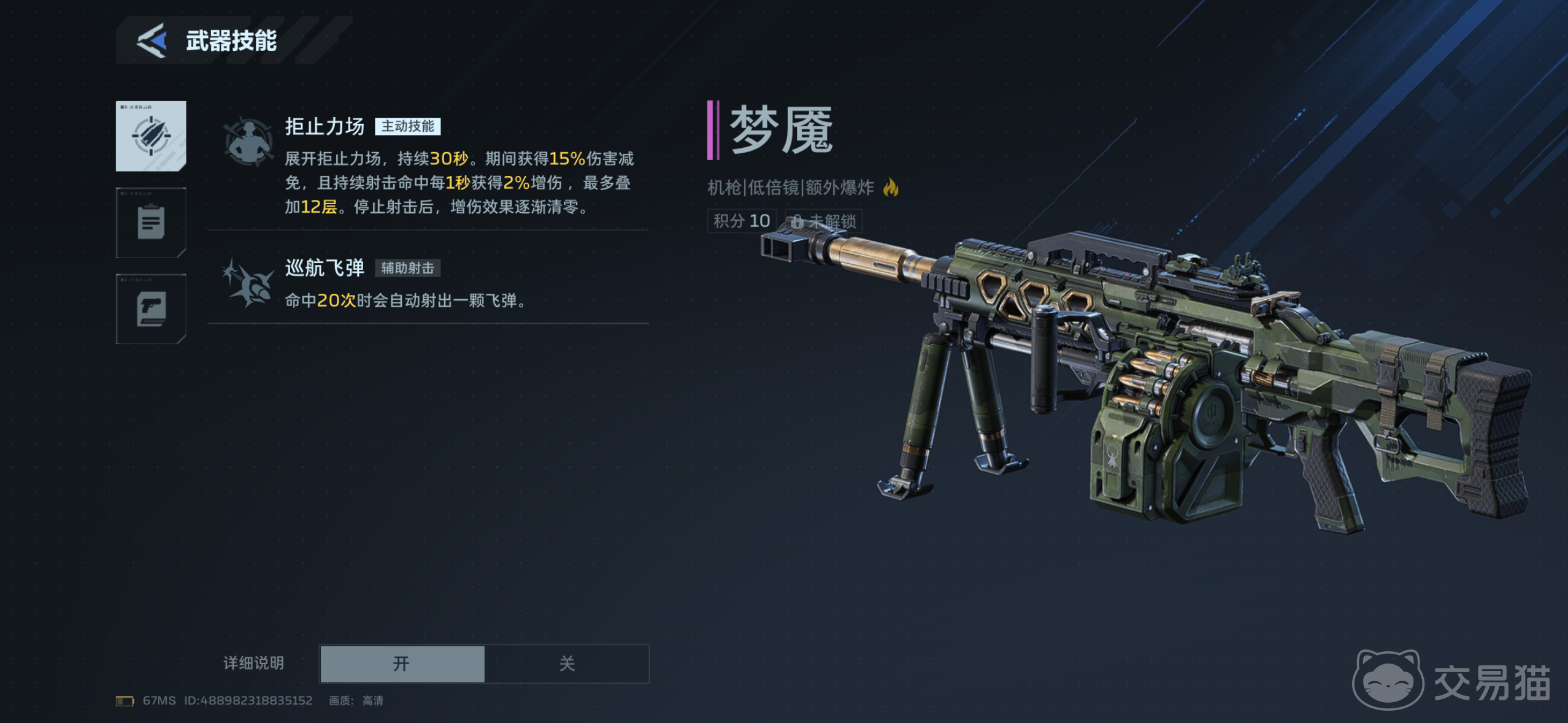Select the weapon skills tab with bullet icon

(151, 136)
